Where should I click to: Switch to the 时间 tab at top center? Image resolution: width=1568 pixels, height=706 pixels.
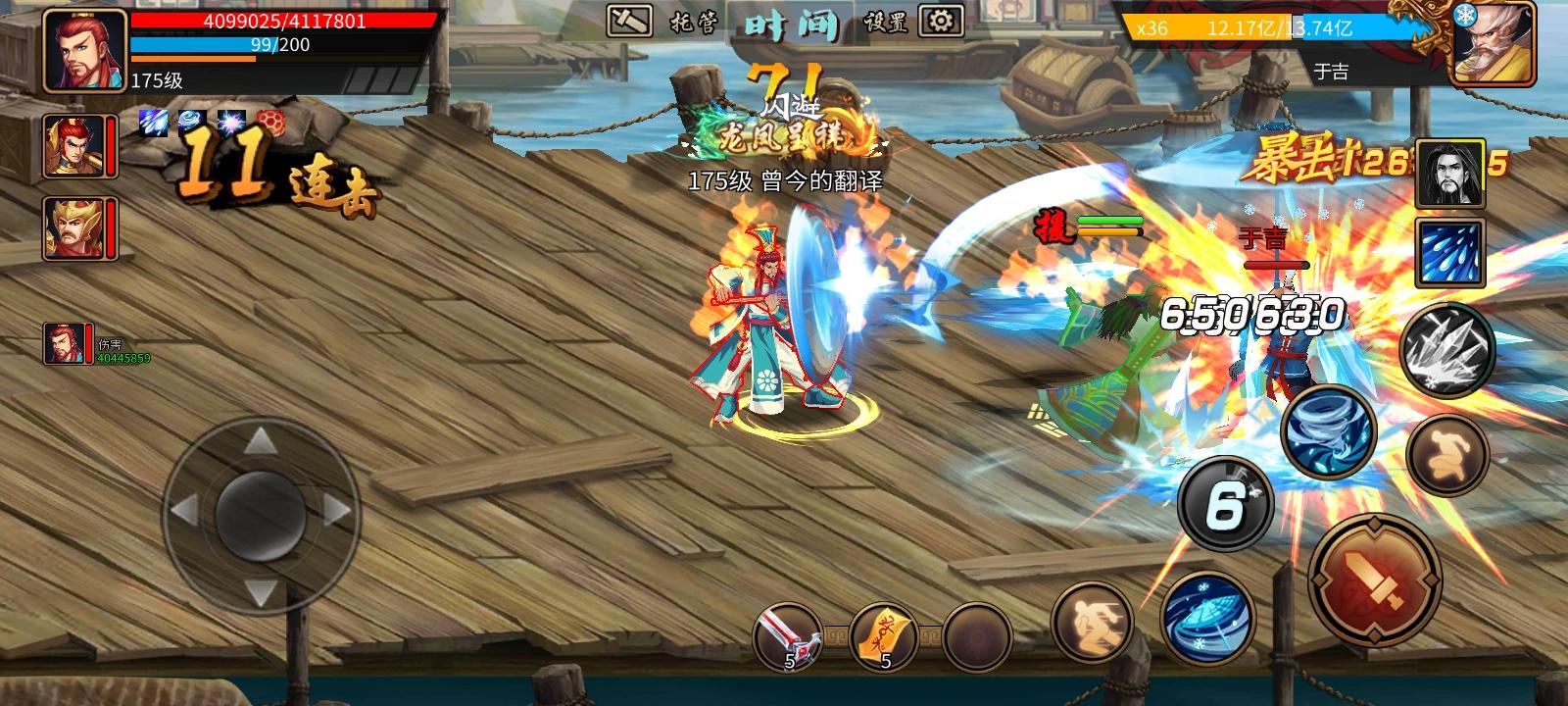[794, 23]
